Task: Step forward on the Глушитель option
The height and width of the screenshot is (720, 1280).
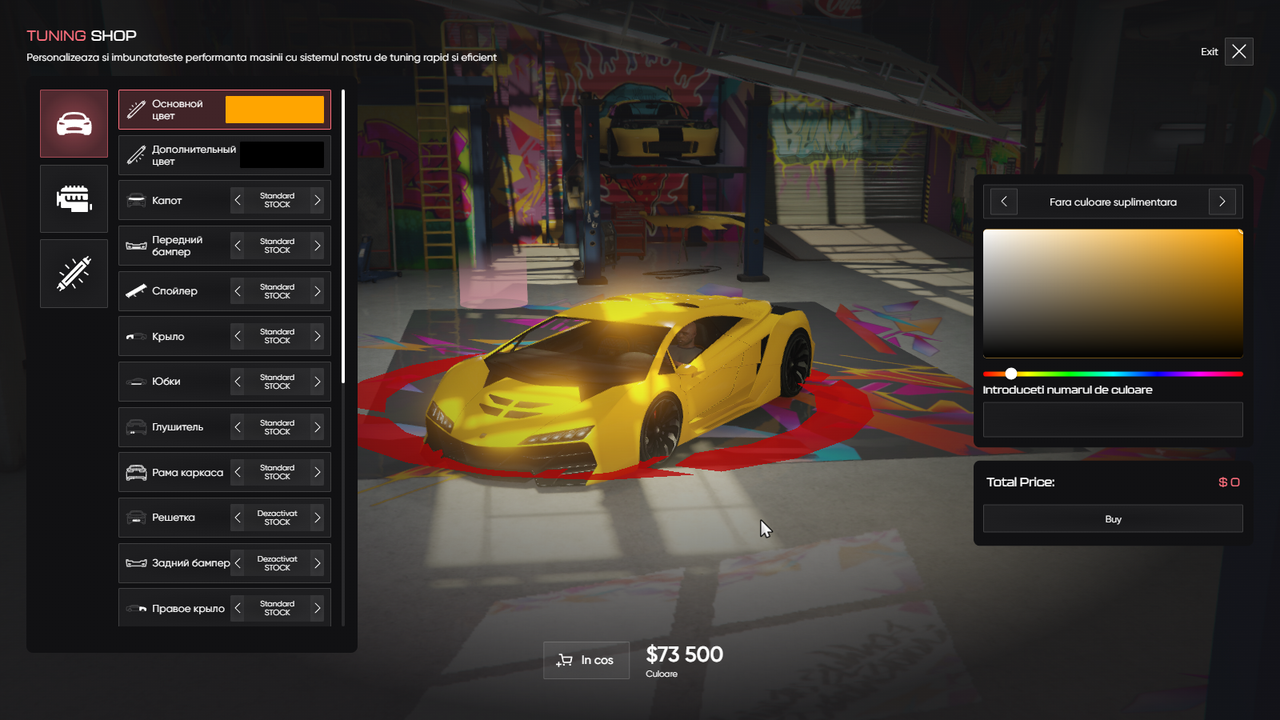Action: click(317, 427)
